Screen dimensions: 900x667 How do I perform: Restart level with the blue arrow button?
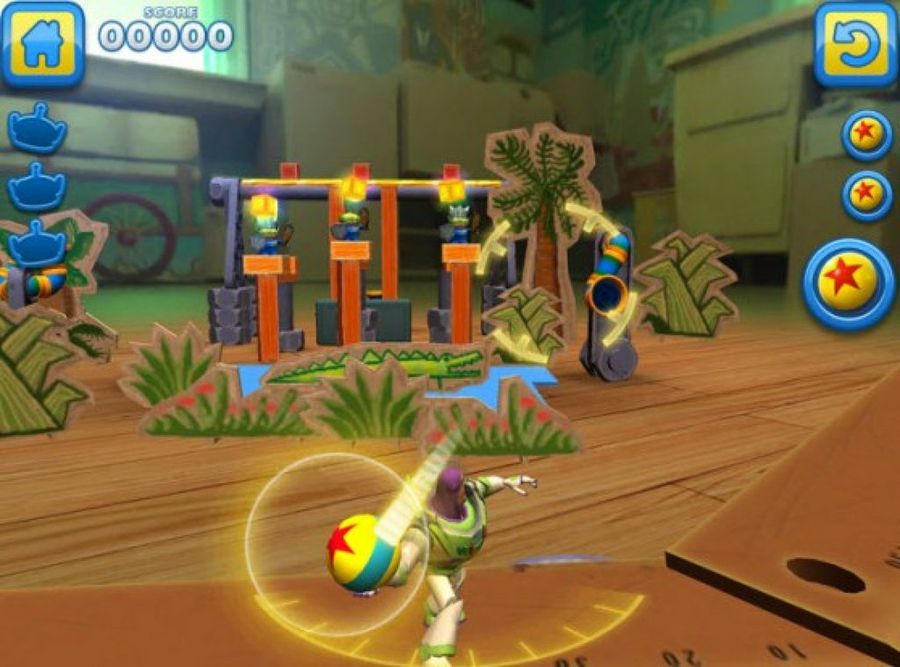[856, 44]
